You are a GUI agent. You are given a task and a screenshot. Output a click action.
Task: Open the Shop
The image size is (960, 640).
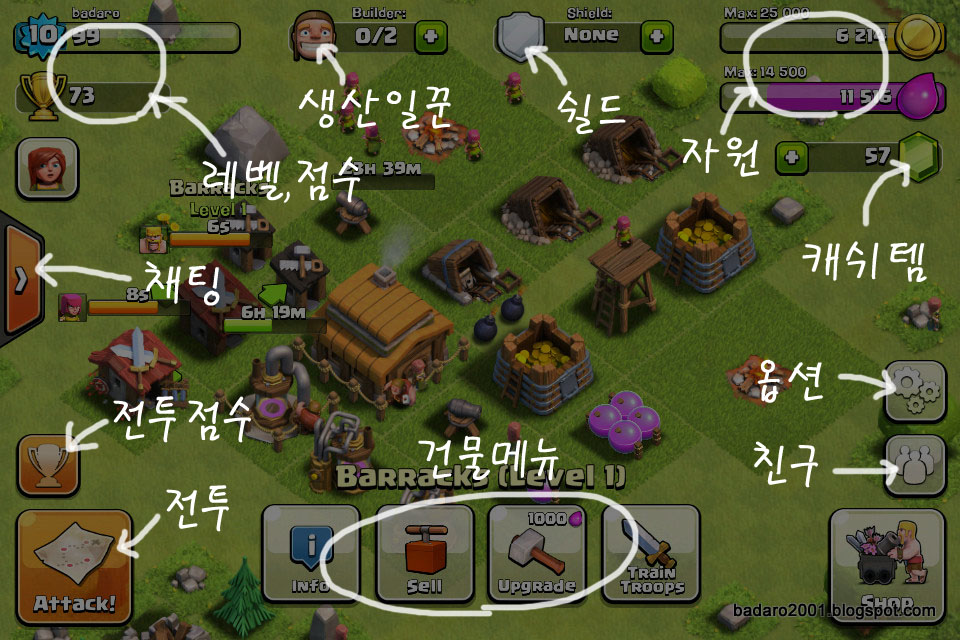point(887,565)
